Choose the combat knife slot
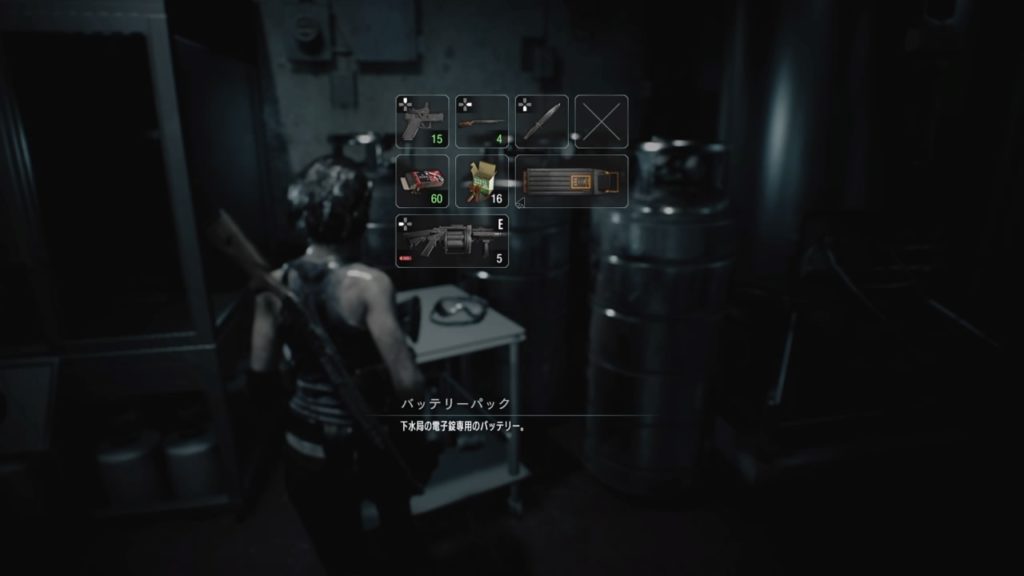The height and width of the screenshot is (576, 1024). pos(542,121)
